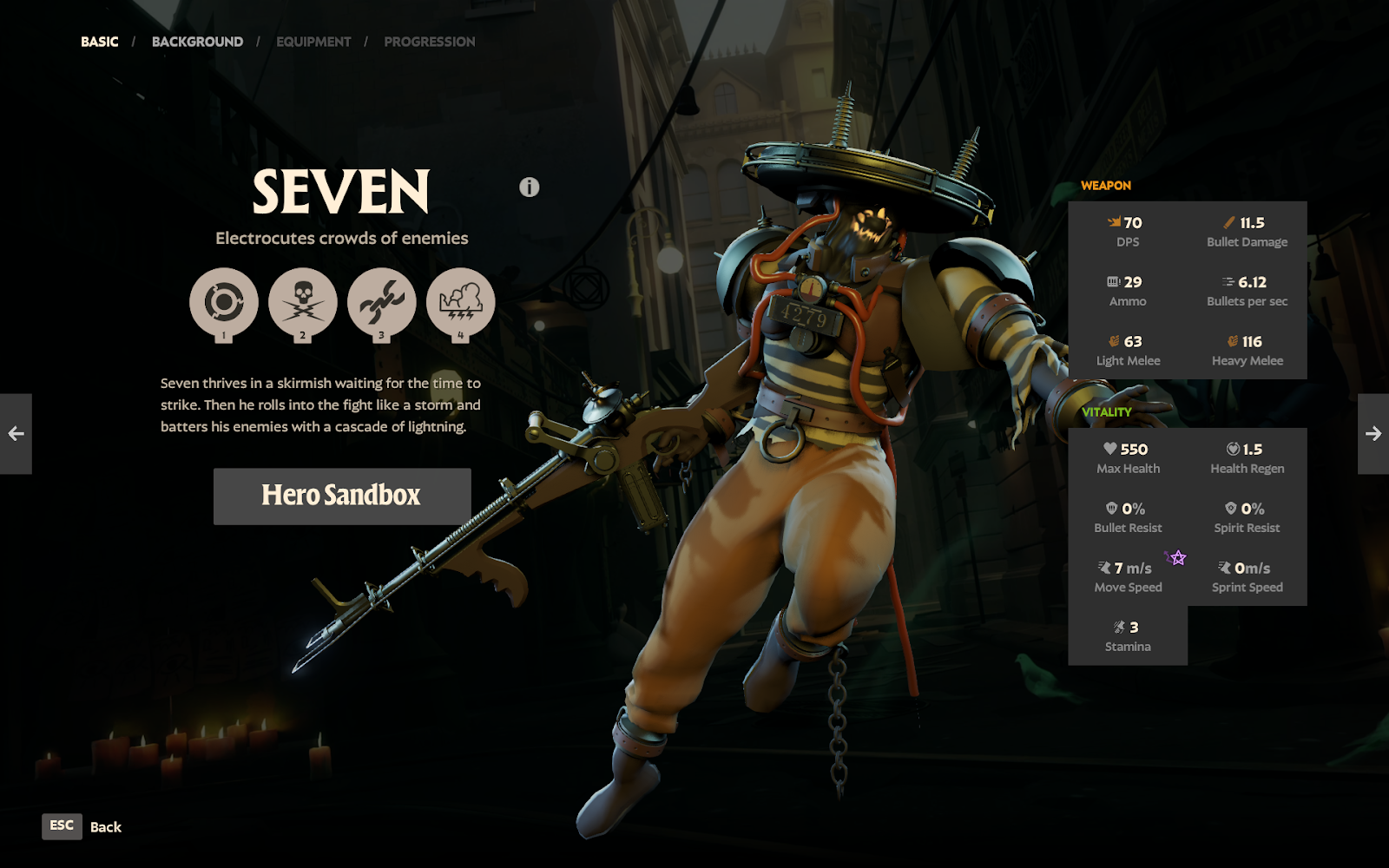Launch the Hero Sandbox
Viewport: 1389px width, 868px height.
tap(342, 496)
